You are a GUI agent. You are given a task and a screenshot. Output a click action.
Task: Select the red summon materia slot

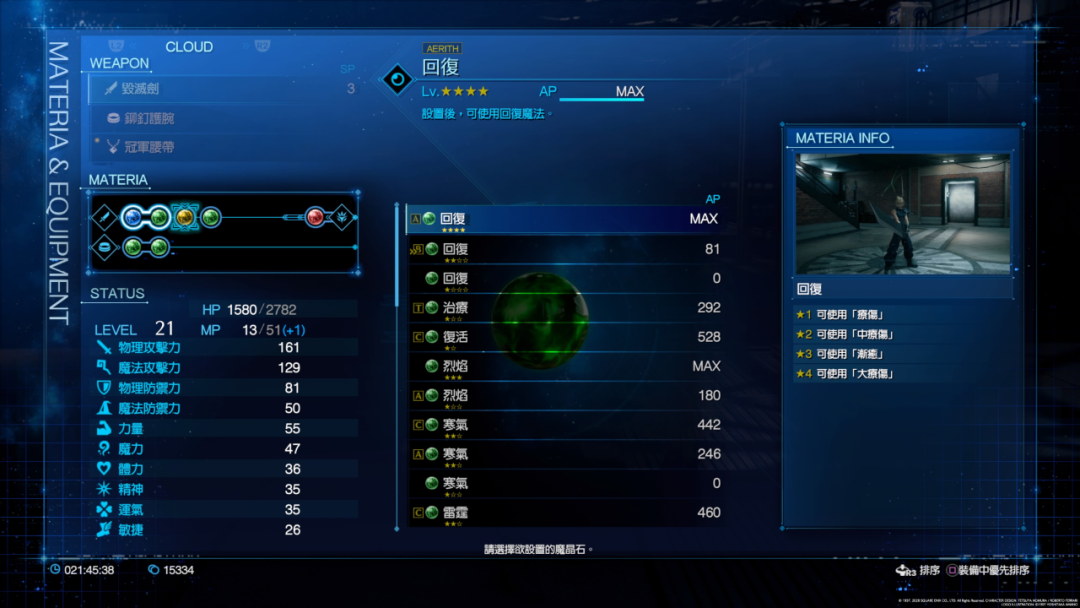point(315,217)
